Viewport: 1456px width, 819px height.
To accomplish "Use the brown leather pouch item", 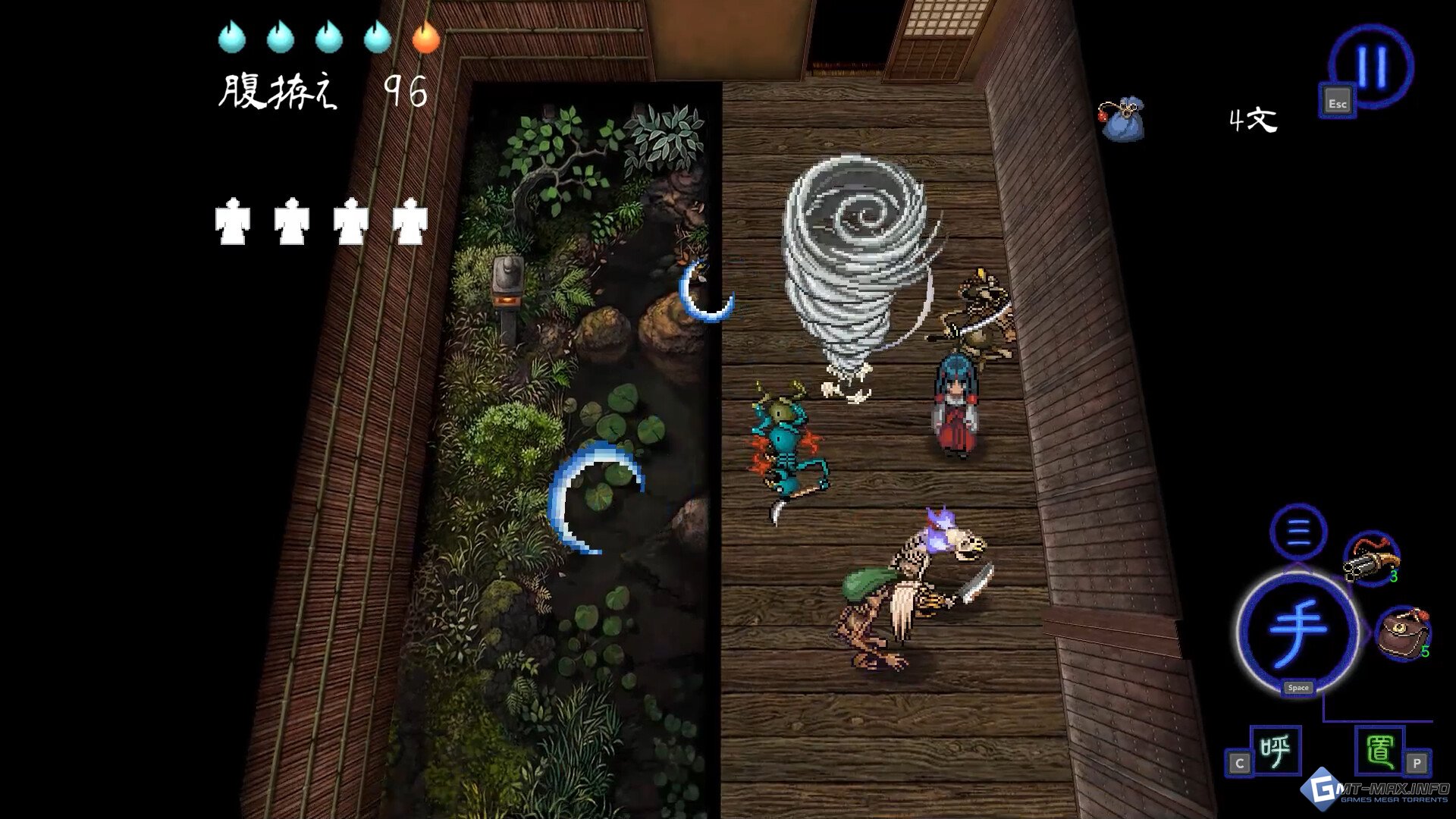I will pyautogui.click(x=1401, y=633).
